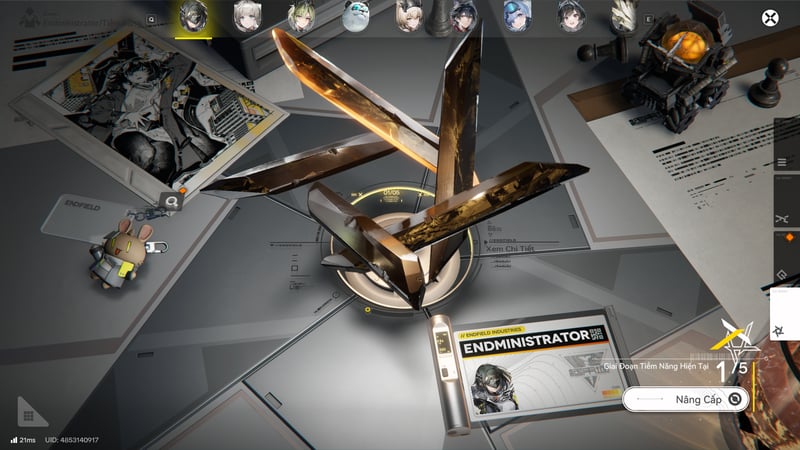This screenshot has width=800, height=450.
Task: Open the three-line list side tab
Action: click(x=781, y=163)
